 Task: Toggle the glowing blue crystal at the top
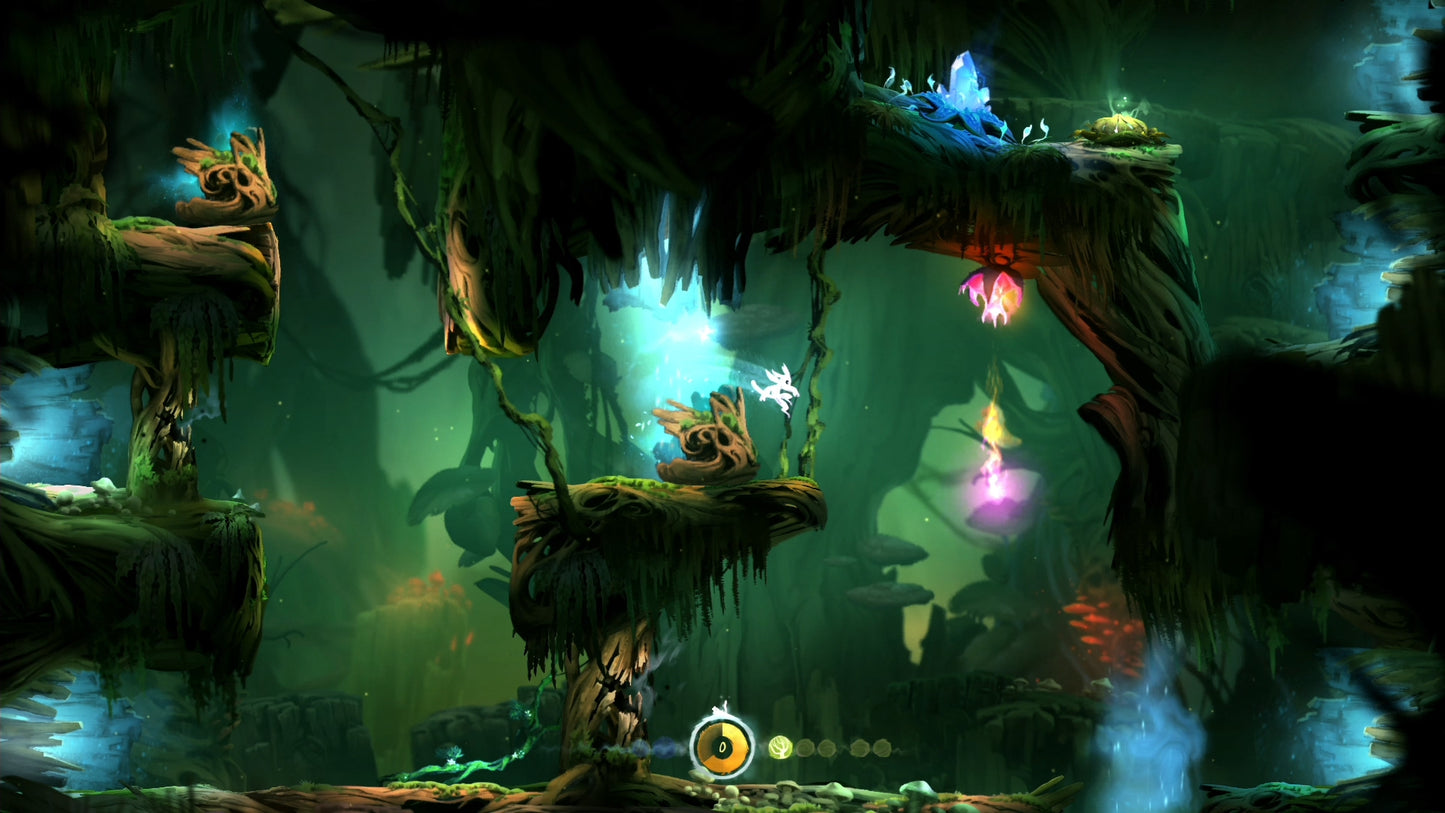(x=965, y=85)
